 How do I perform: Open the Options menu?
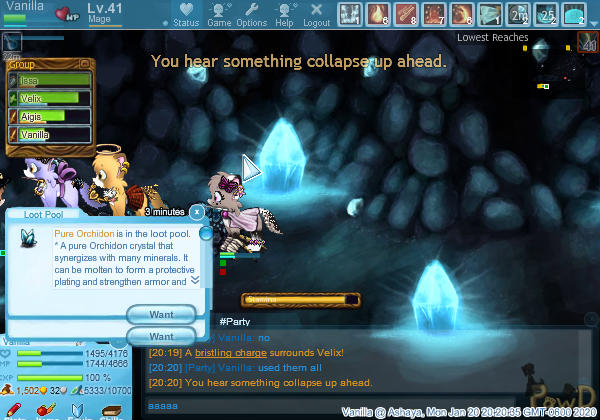(x=251, y=15)
